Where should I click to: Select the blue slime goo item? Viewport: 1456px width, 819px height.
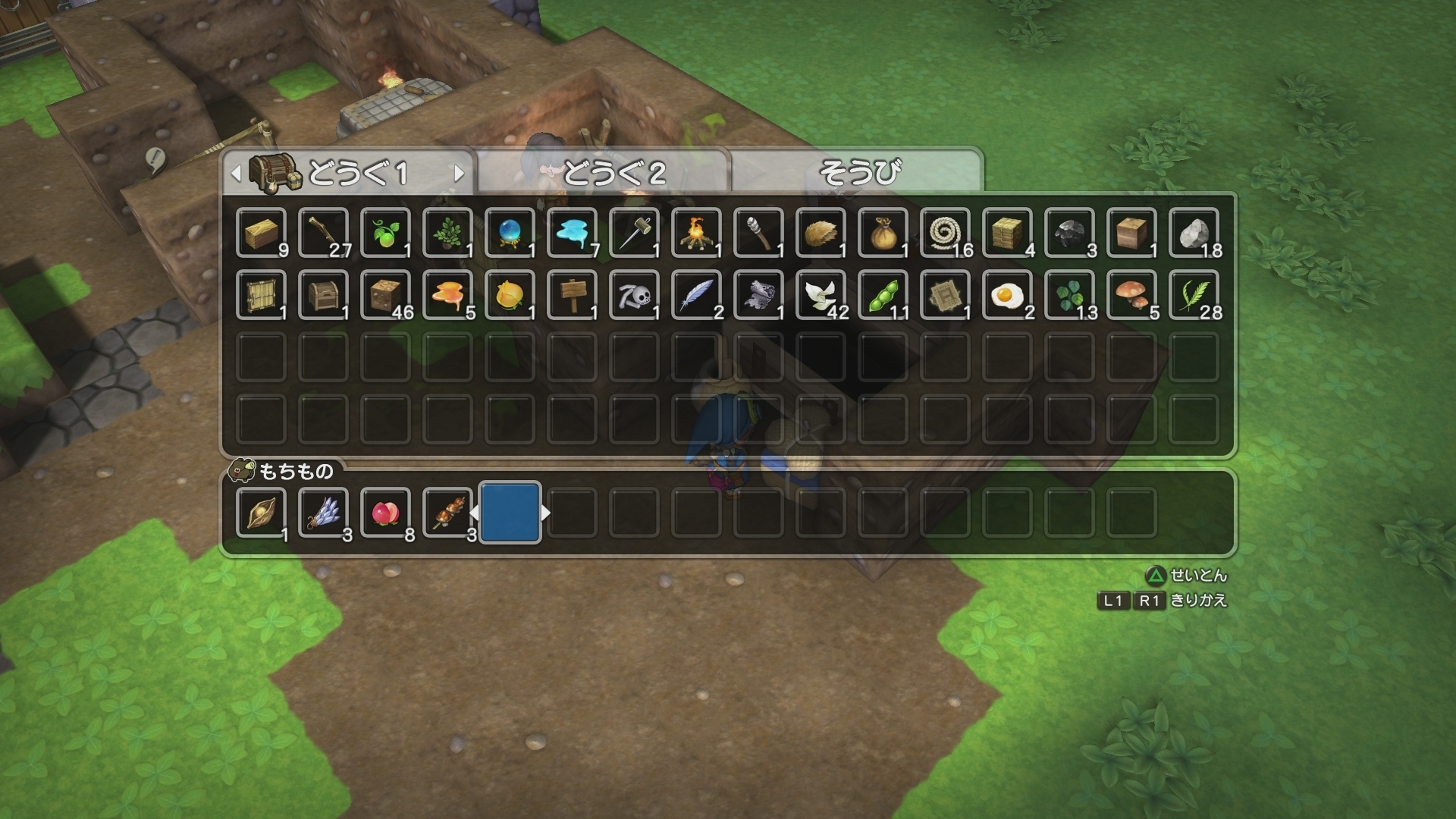(573, 234)
